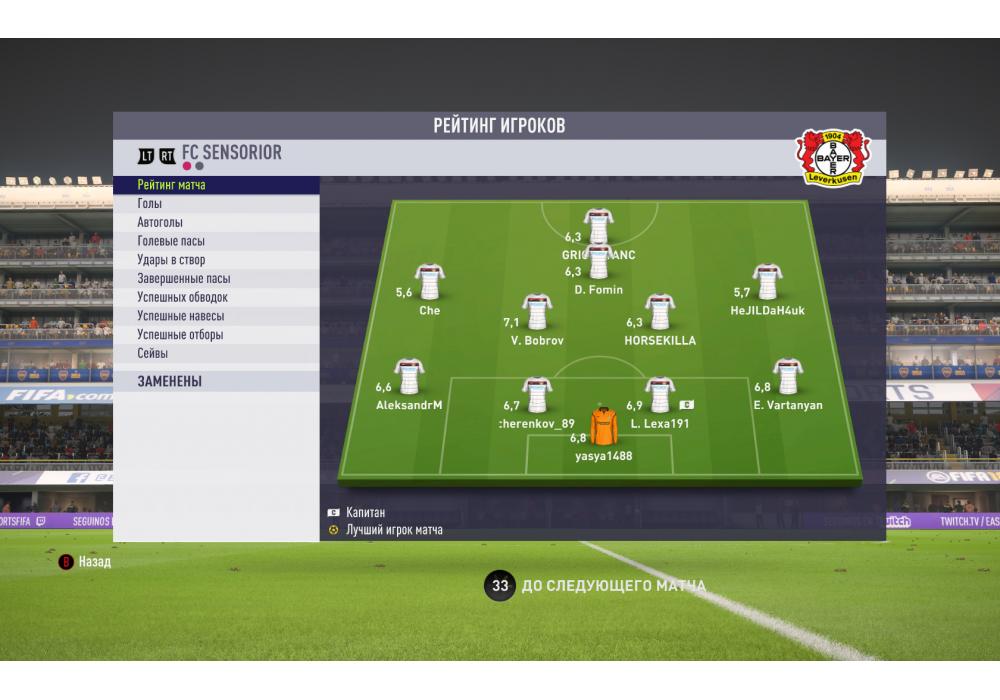This screenshot has width=1000, height=700.
Task: Select player HORSEKILLA on the pitch
Action: coord(659,313)
